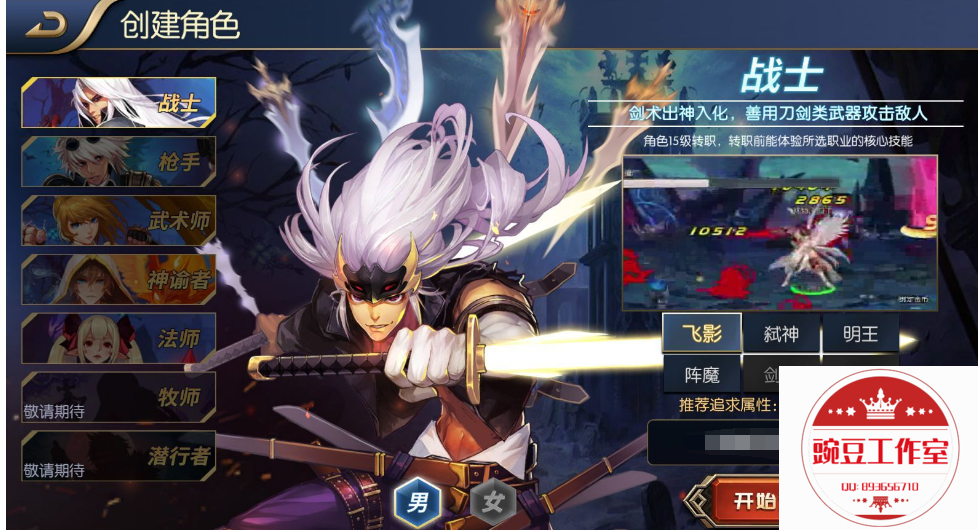Image resolution: width=978 pixels, height=530 pixels.
Task: Select the 神谕者 (Oracle) class
Action: (x=118, y=279)
